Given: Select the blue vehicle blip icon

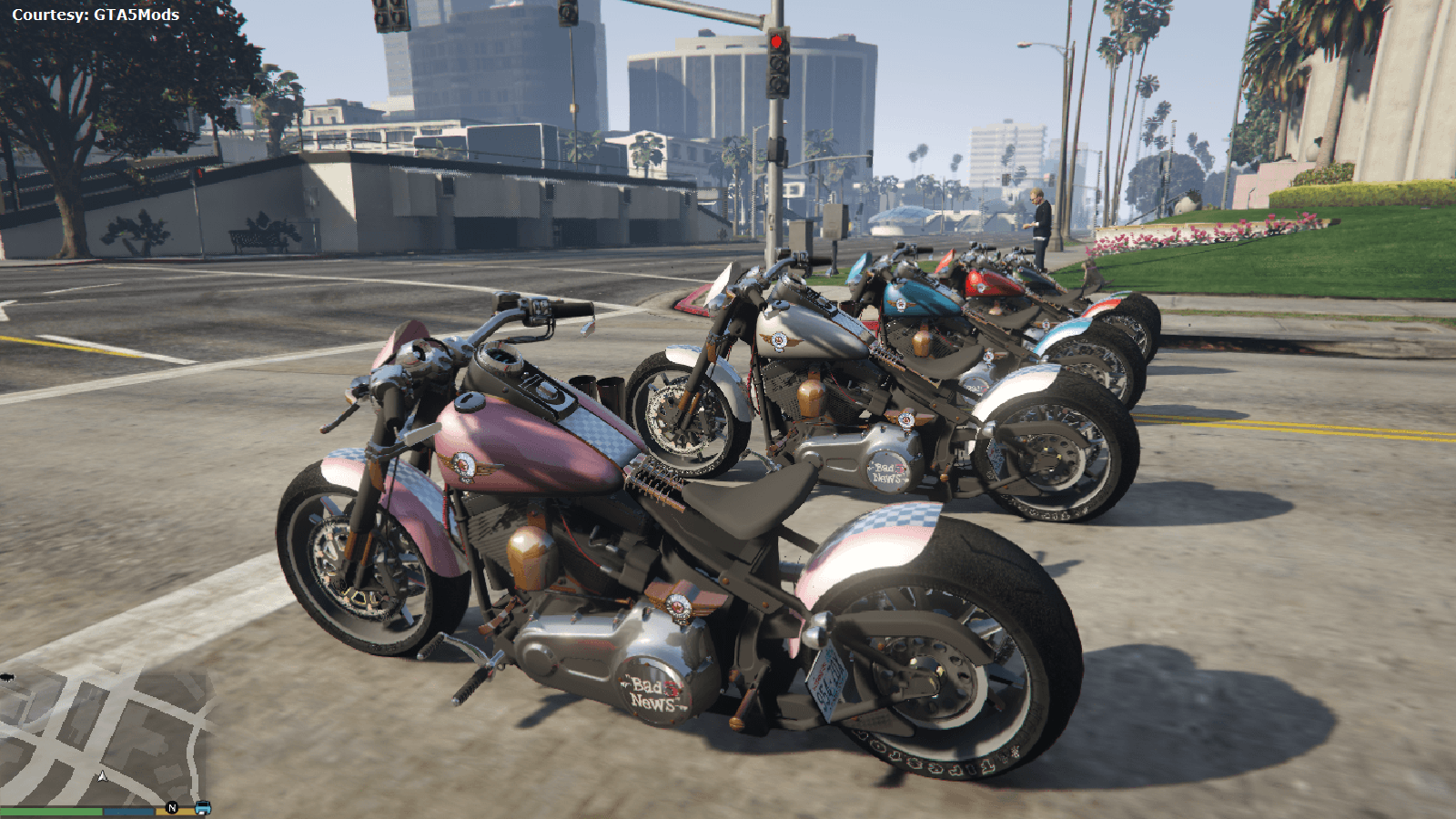Looking at the screenshot, I should coord(202,807).
